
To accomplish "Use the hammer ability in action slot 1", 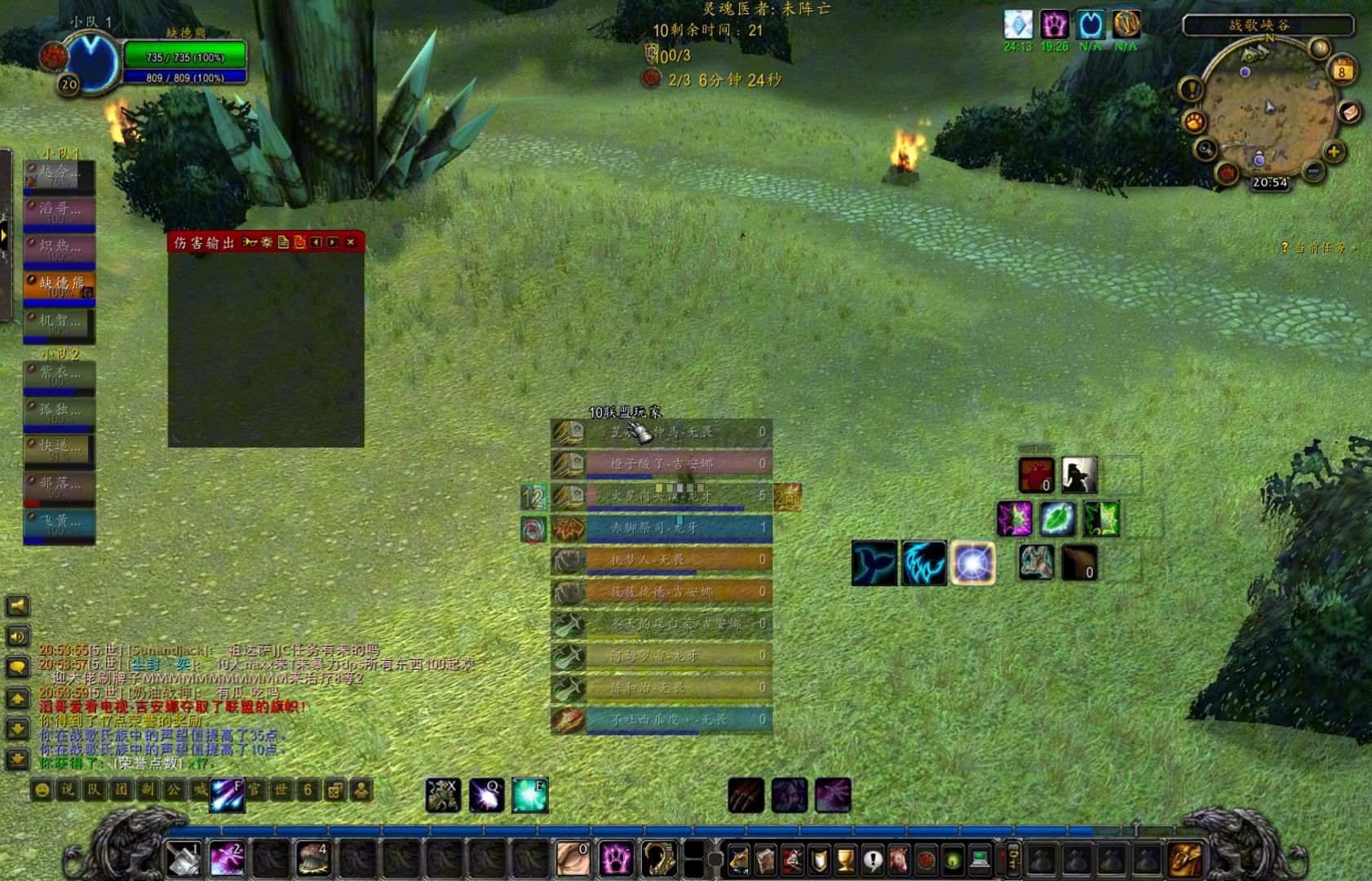I will (183, 859).
